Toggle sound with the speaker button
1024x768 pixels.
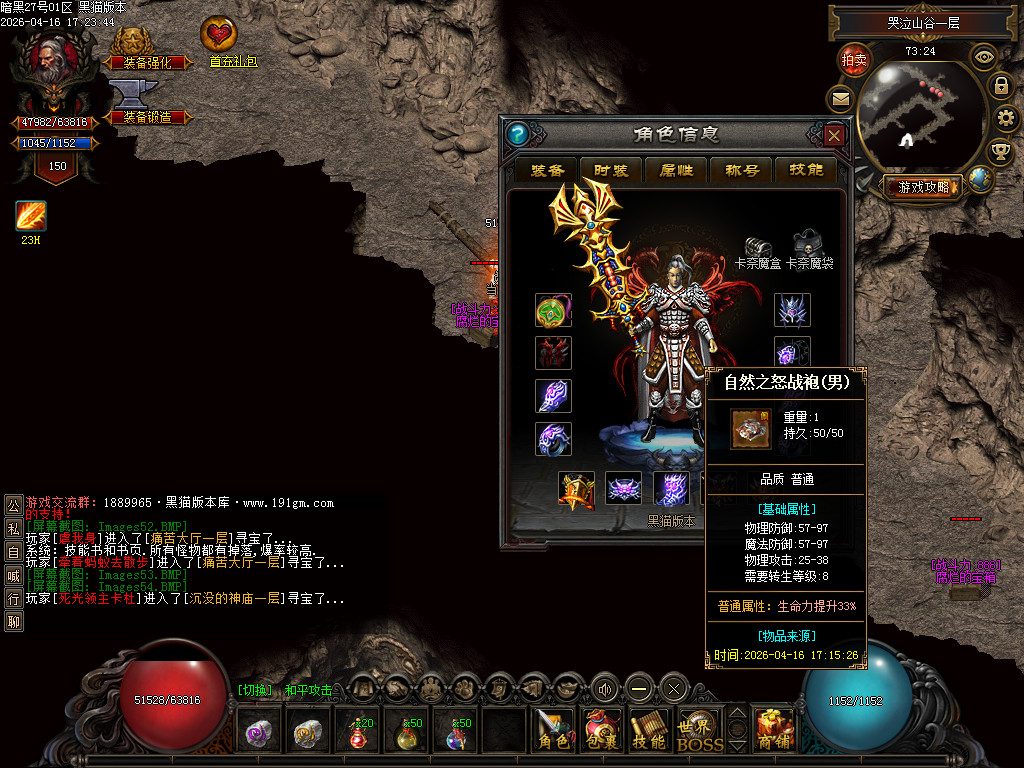(x=603, y=688)
